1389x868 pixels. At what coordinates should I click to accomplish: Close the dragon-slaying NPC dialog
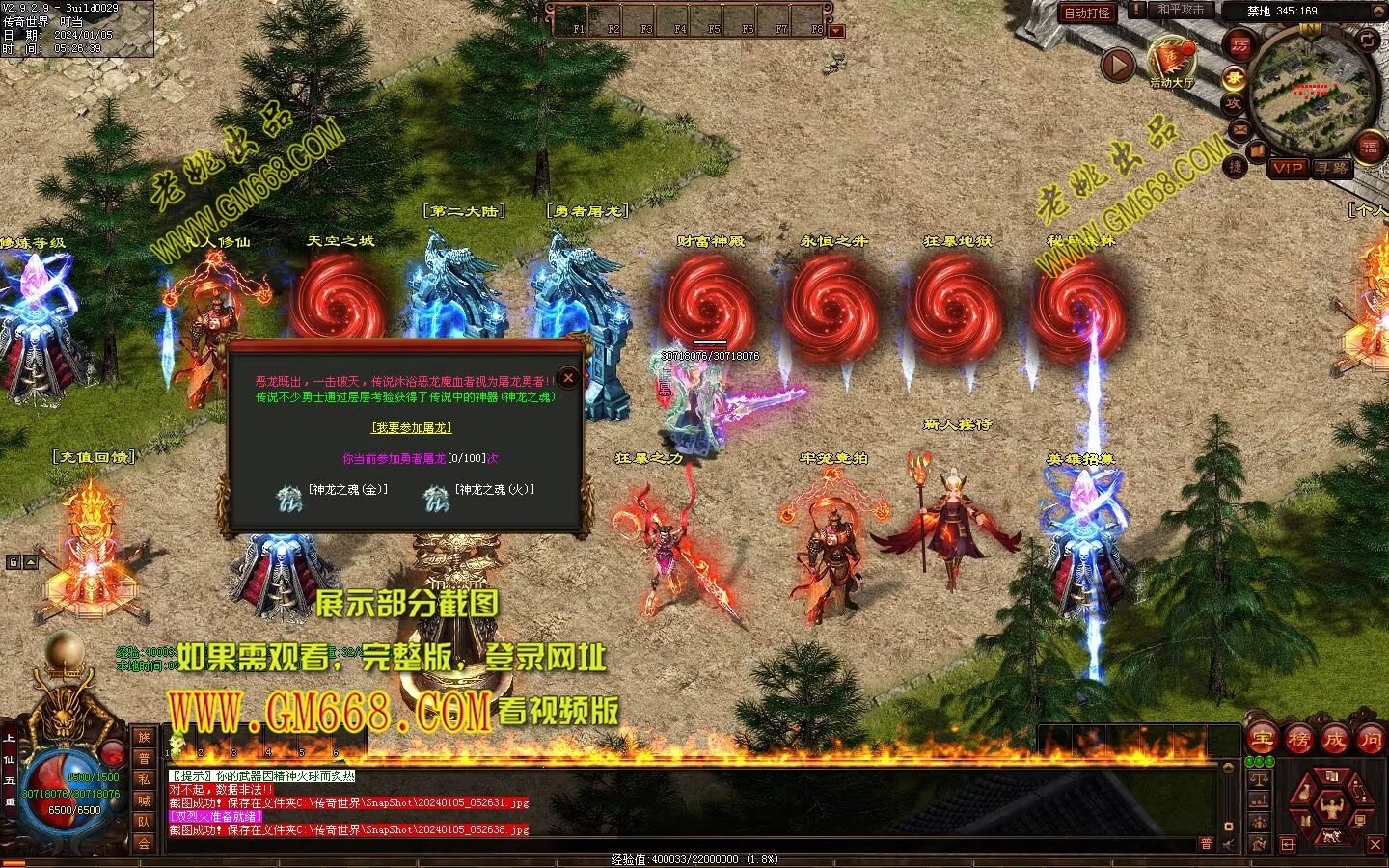568,378
